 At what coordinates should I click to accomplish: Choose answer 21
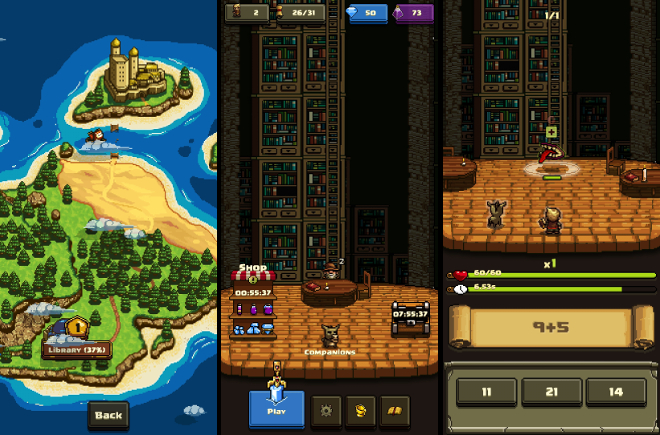point(550,392)
